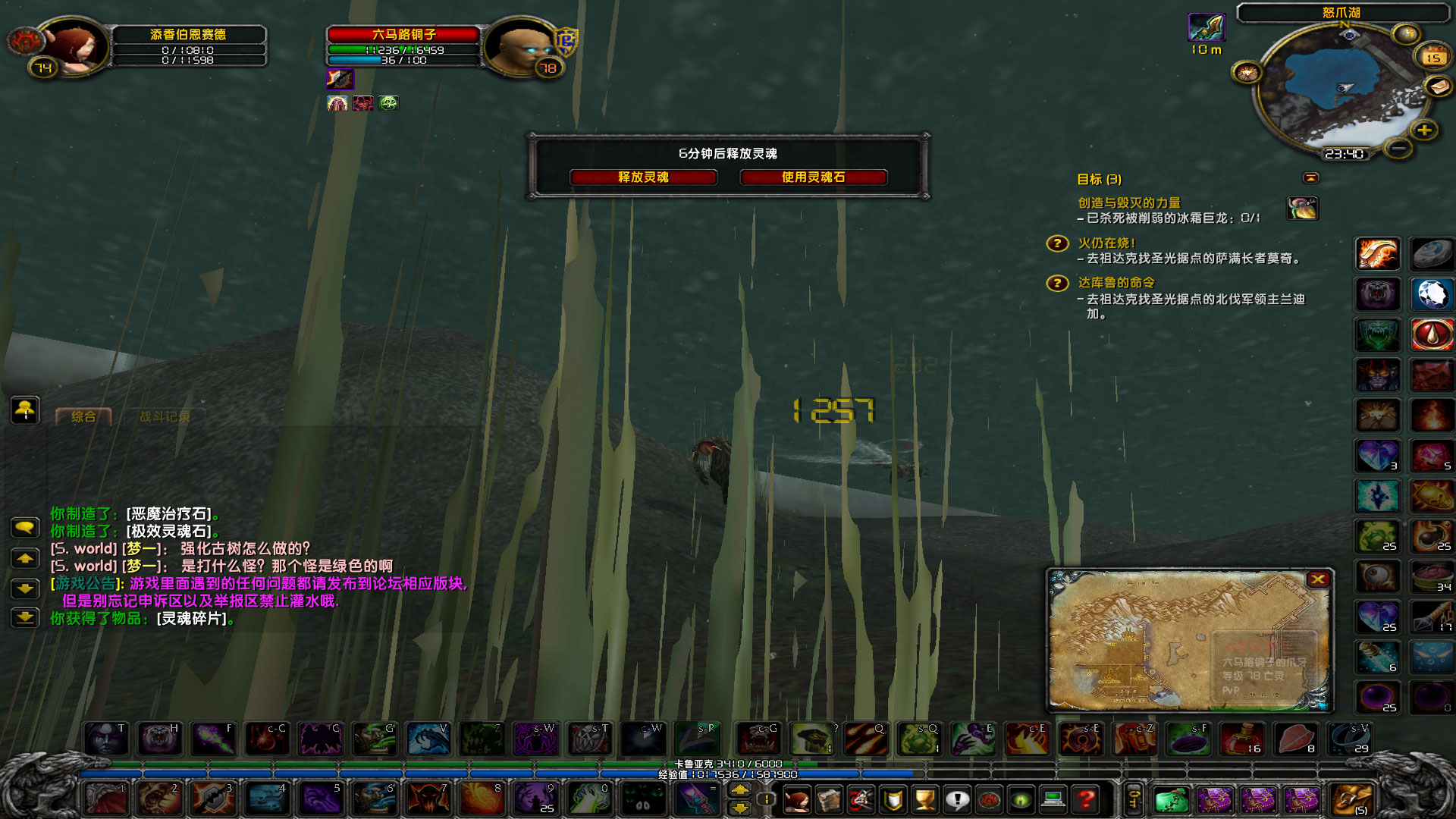1456x819 pixels.
Task: Open achievements via the golden trophy icon
Action: point(924,799)
